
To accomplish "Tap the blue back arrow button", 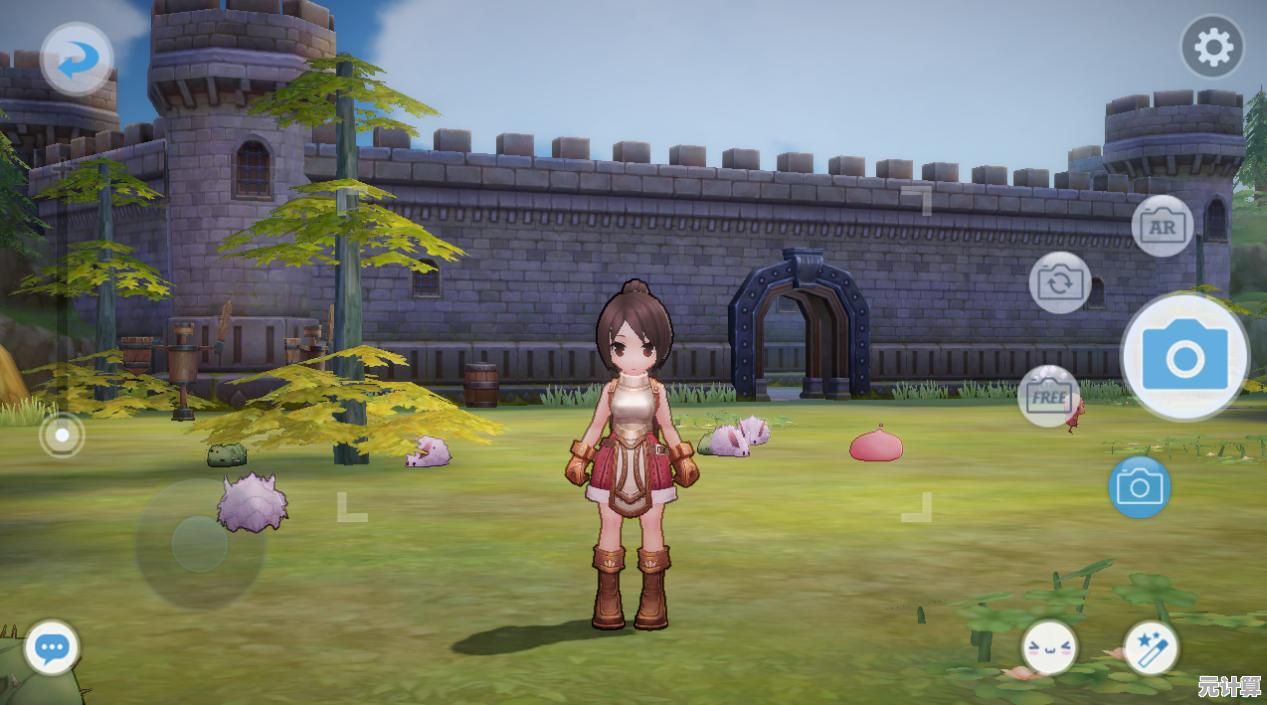I will pyautogui.click(x=76, y=60).
